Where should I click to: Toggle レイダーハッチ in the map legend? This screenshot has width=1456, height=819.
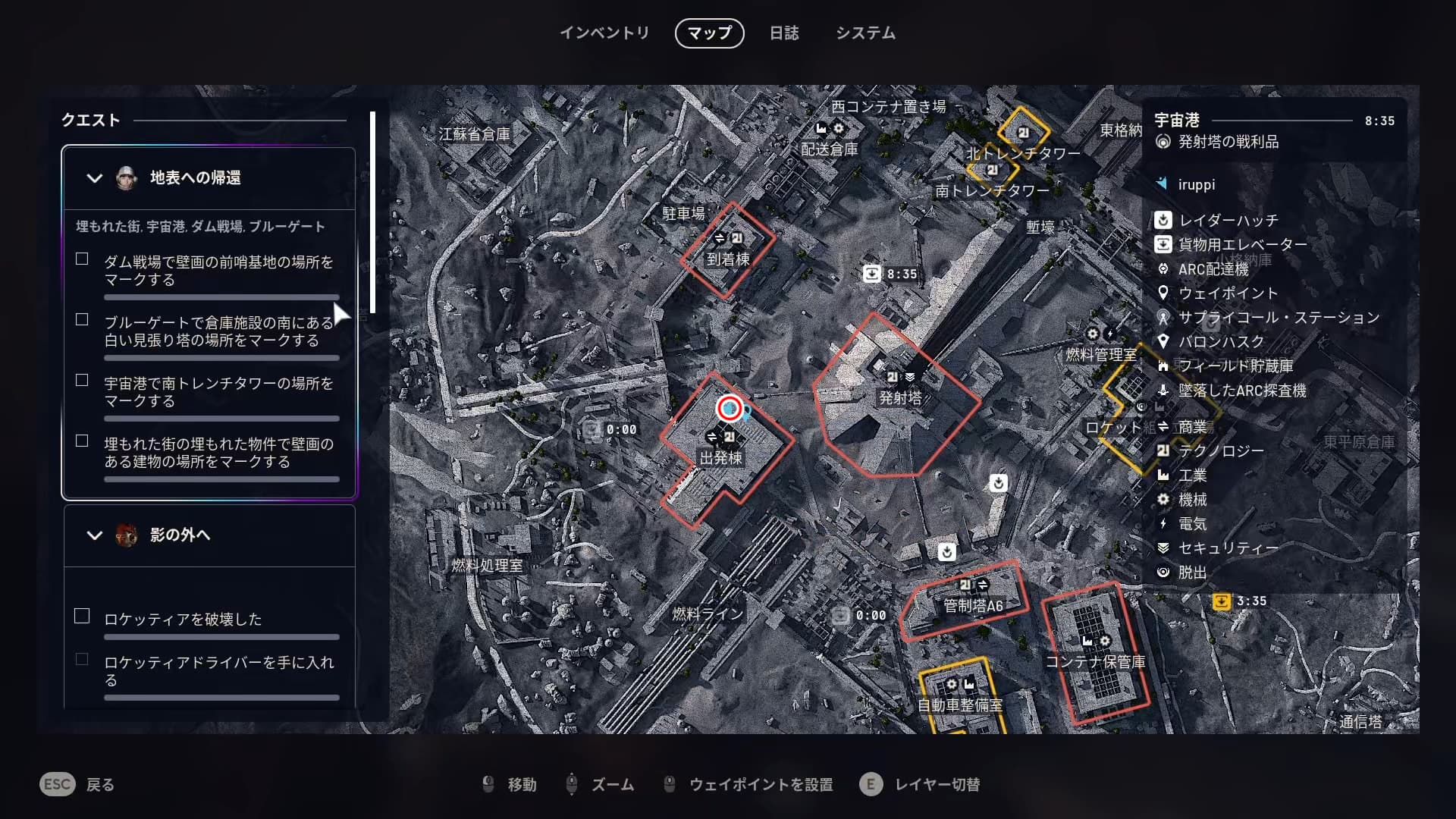(x=1228, y=221)
